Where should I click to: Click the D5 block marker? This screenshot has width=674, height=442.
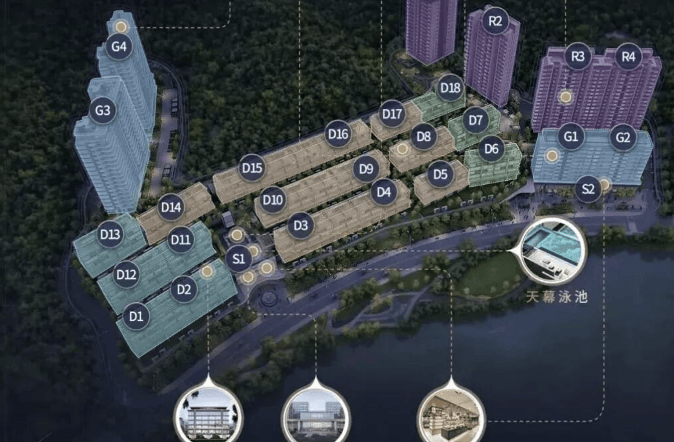pos(440,174)
